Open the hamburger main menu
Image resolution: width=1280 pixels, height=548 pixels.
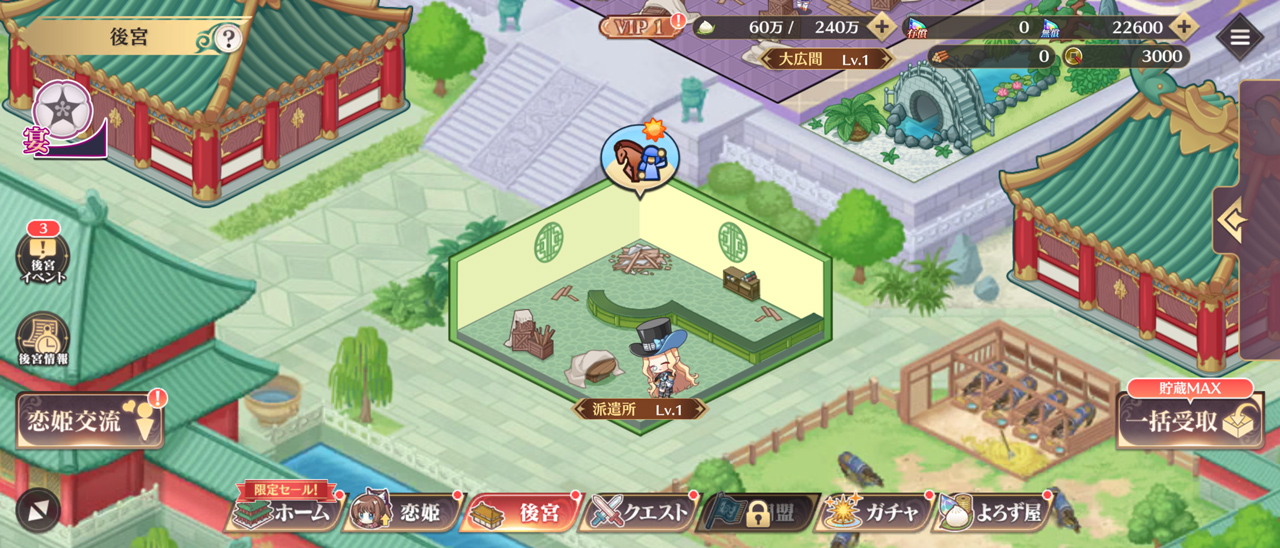[x=1240, y=38]
